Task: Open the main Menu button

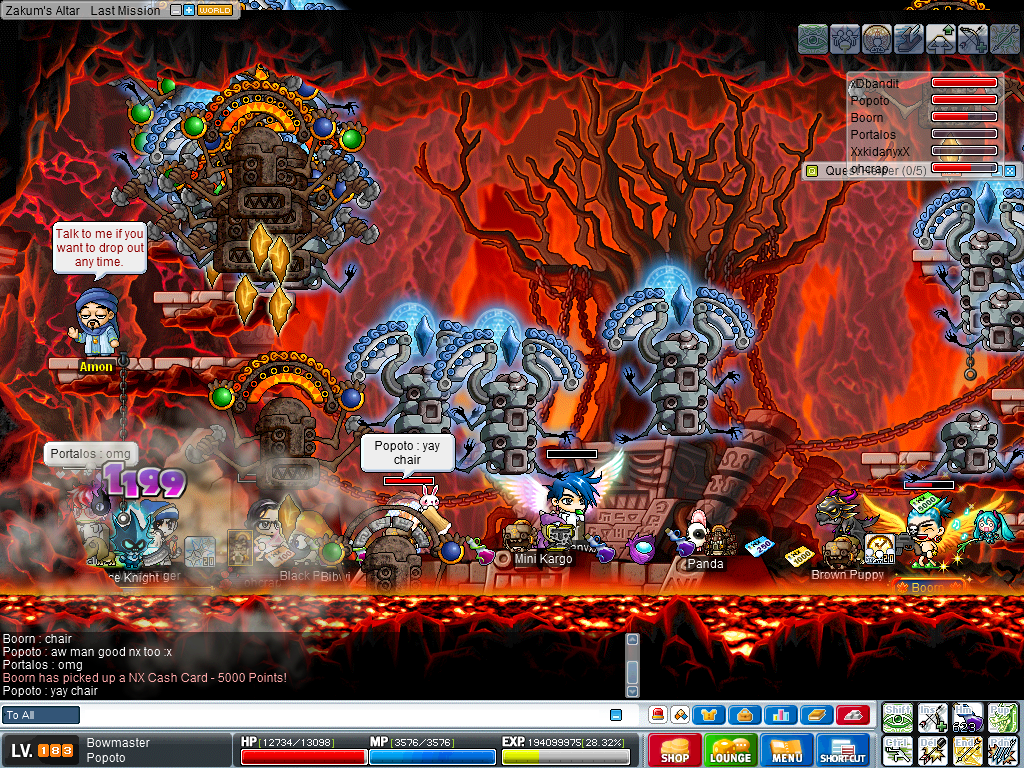Action: coord(786,750)
